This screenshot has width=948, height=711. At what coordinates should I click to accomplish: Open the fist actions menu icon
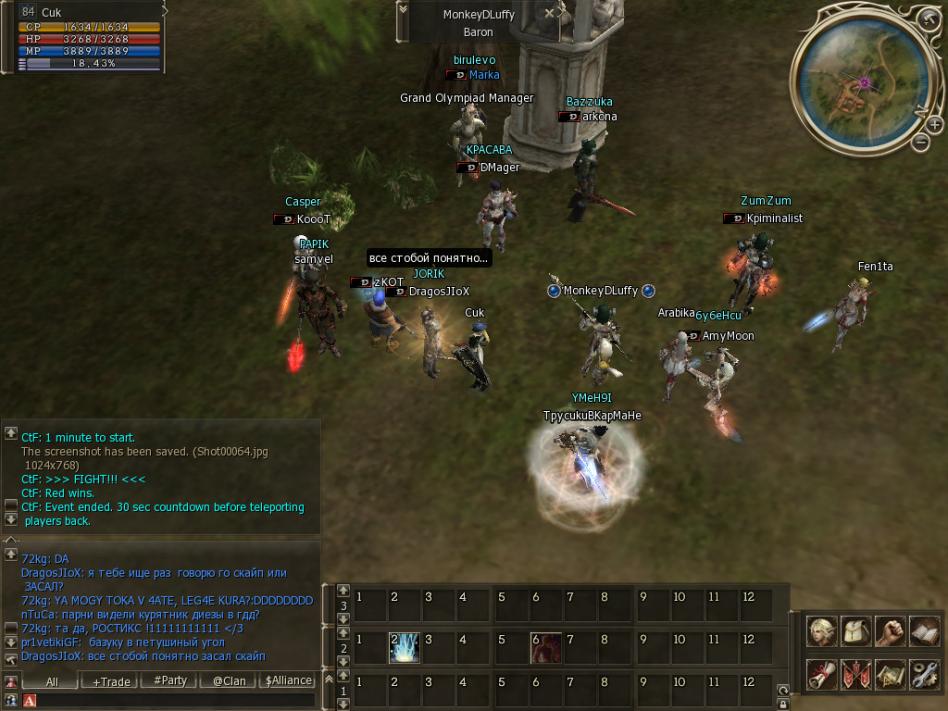pos(890,631)
